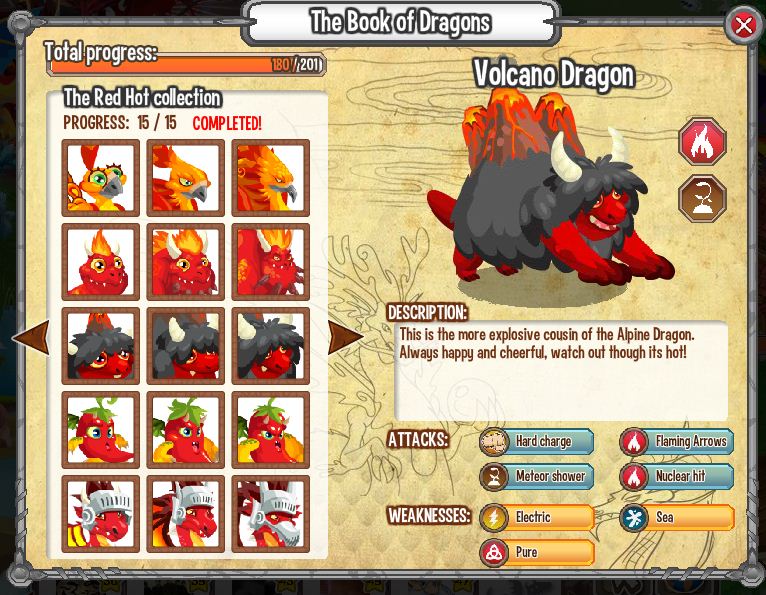Select the Sea weakness entry
The height and width of the screenshot is (595, 766).
pyautogui.click(x=676, y=517)
